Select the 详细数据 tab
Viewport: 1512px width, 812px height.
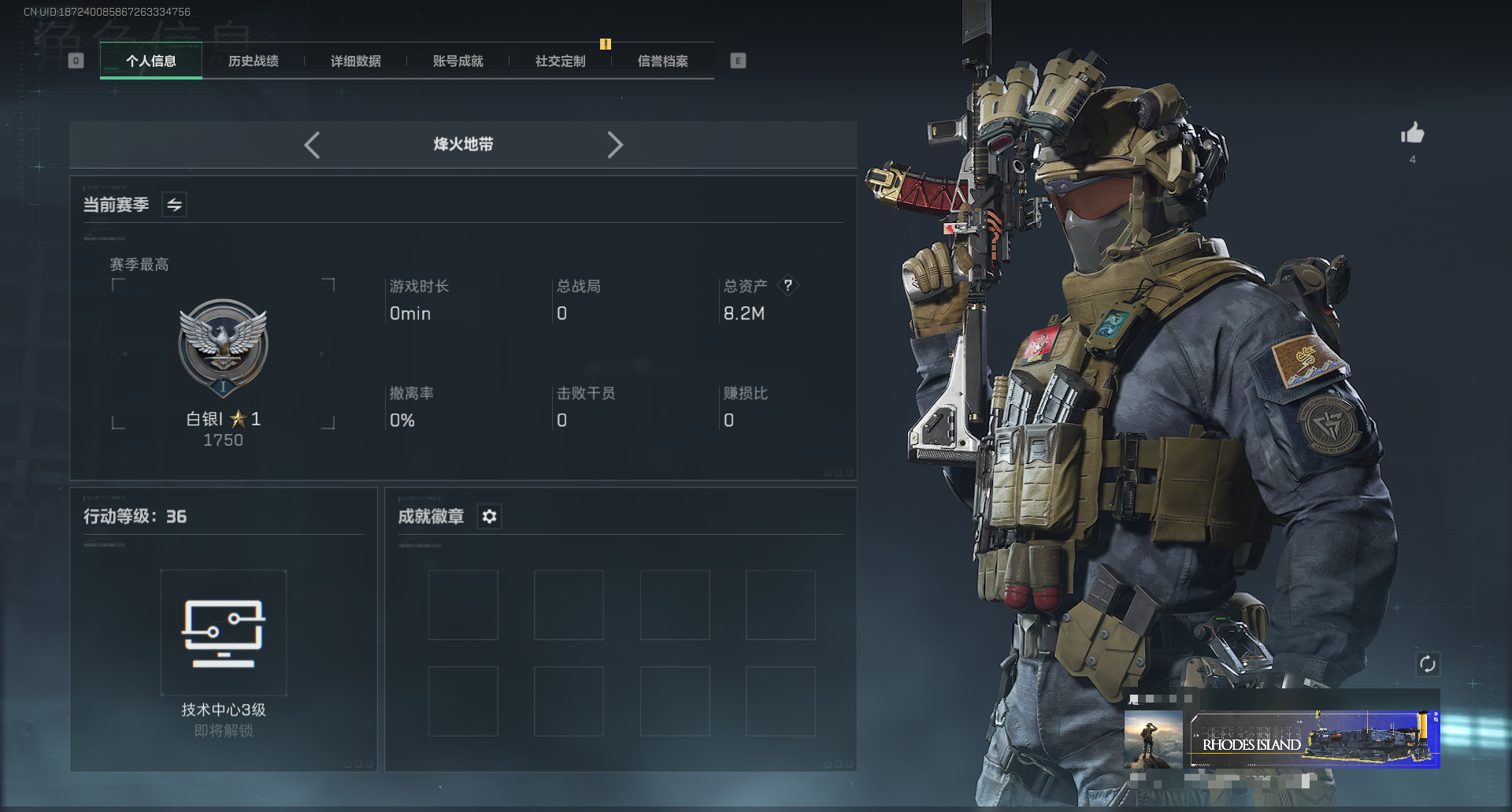(x=356, y=61)
